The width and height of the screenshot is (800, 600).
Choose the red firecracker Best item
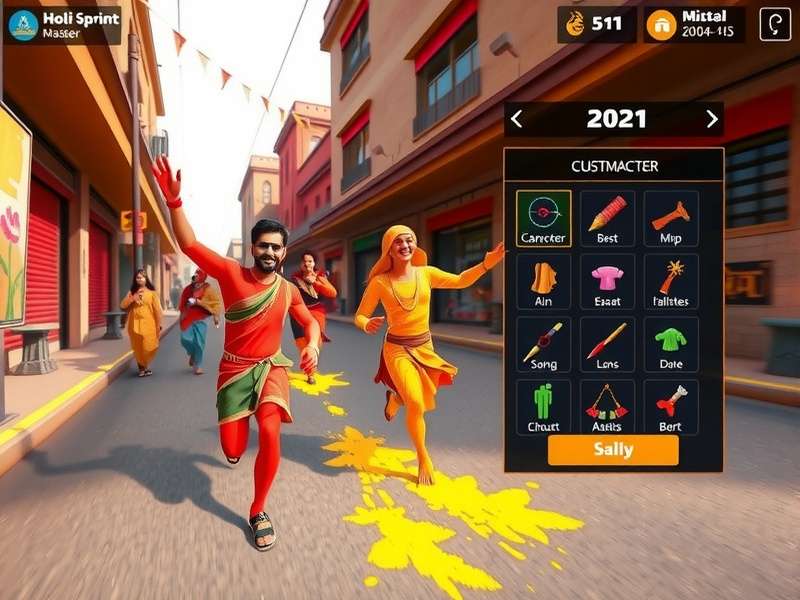tap(607, 218)
